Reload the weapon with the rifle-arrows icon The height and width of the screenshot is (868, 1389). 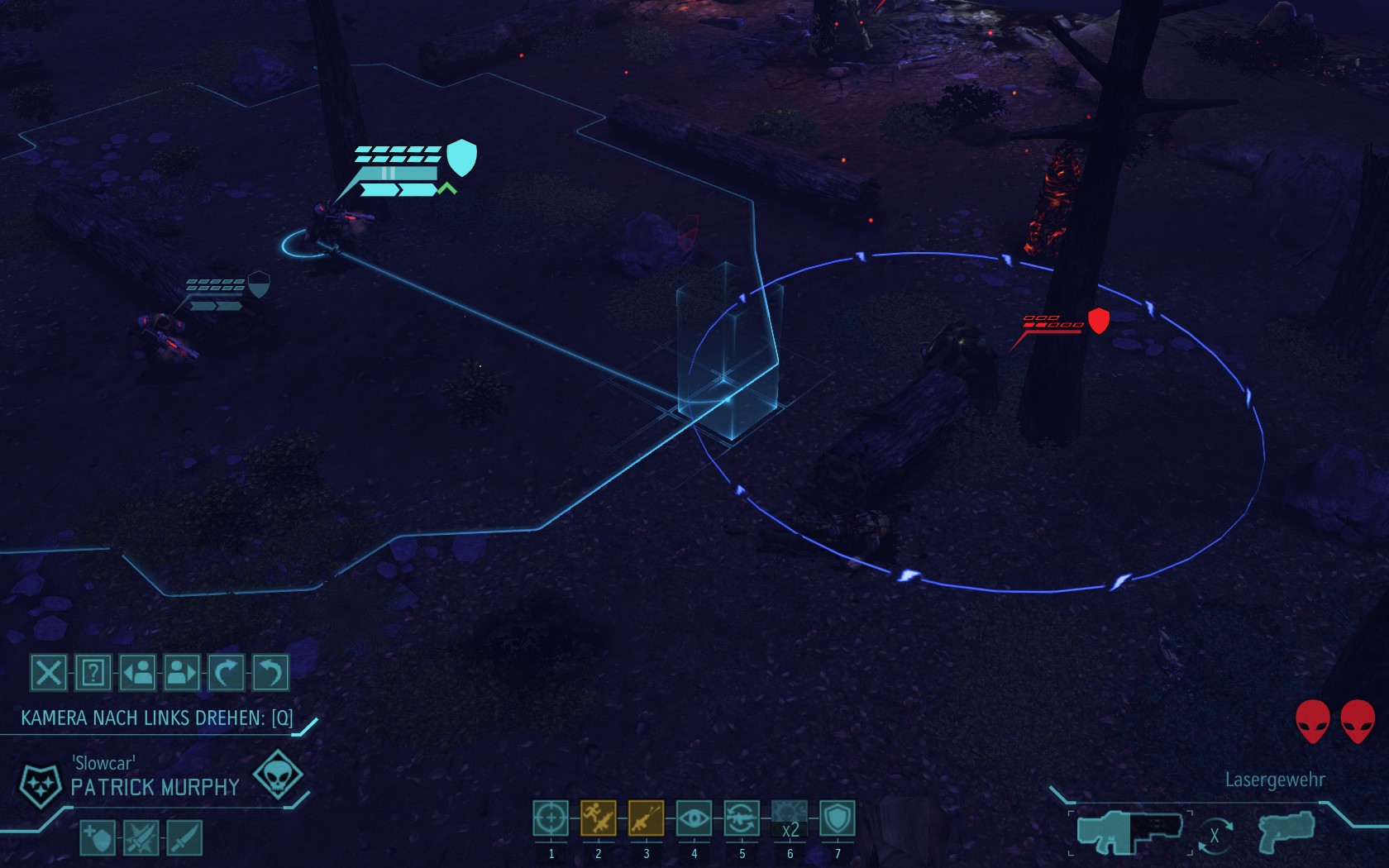point(742,818)
